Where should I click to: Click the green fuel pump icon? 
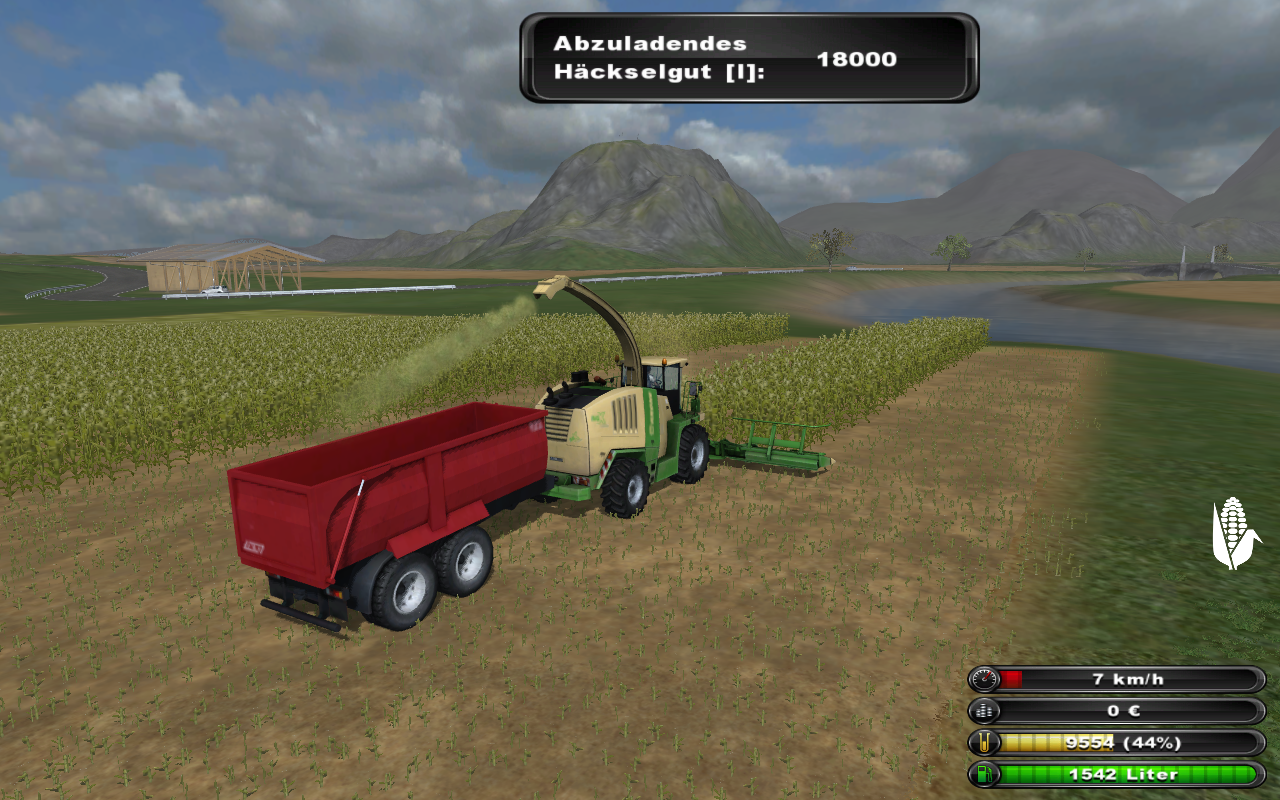pos(985,774)
